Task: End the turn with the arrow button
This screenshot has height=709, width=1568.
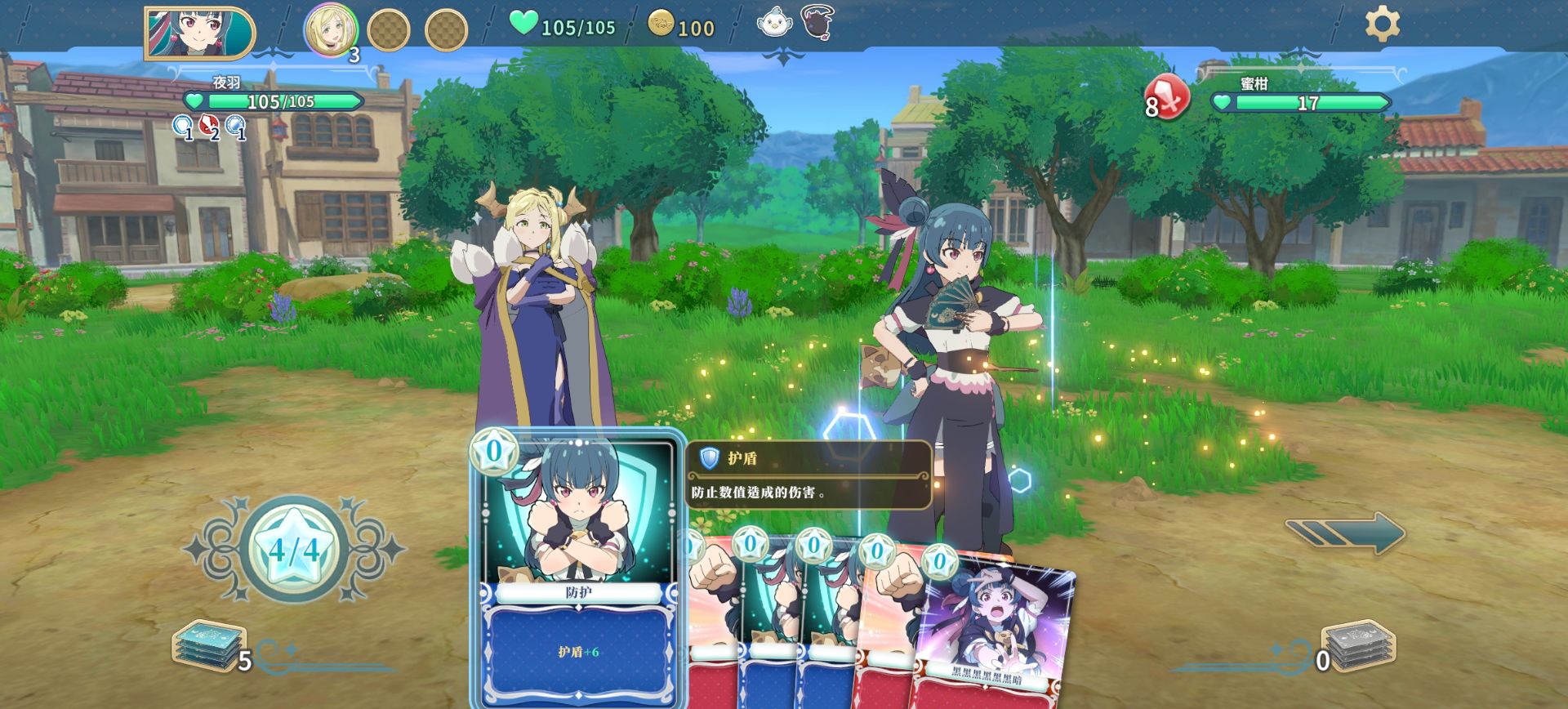Action: (1345, 533)
